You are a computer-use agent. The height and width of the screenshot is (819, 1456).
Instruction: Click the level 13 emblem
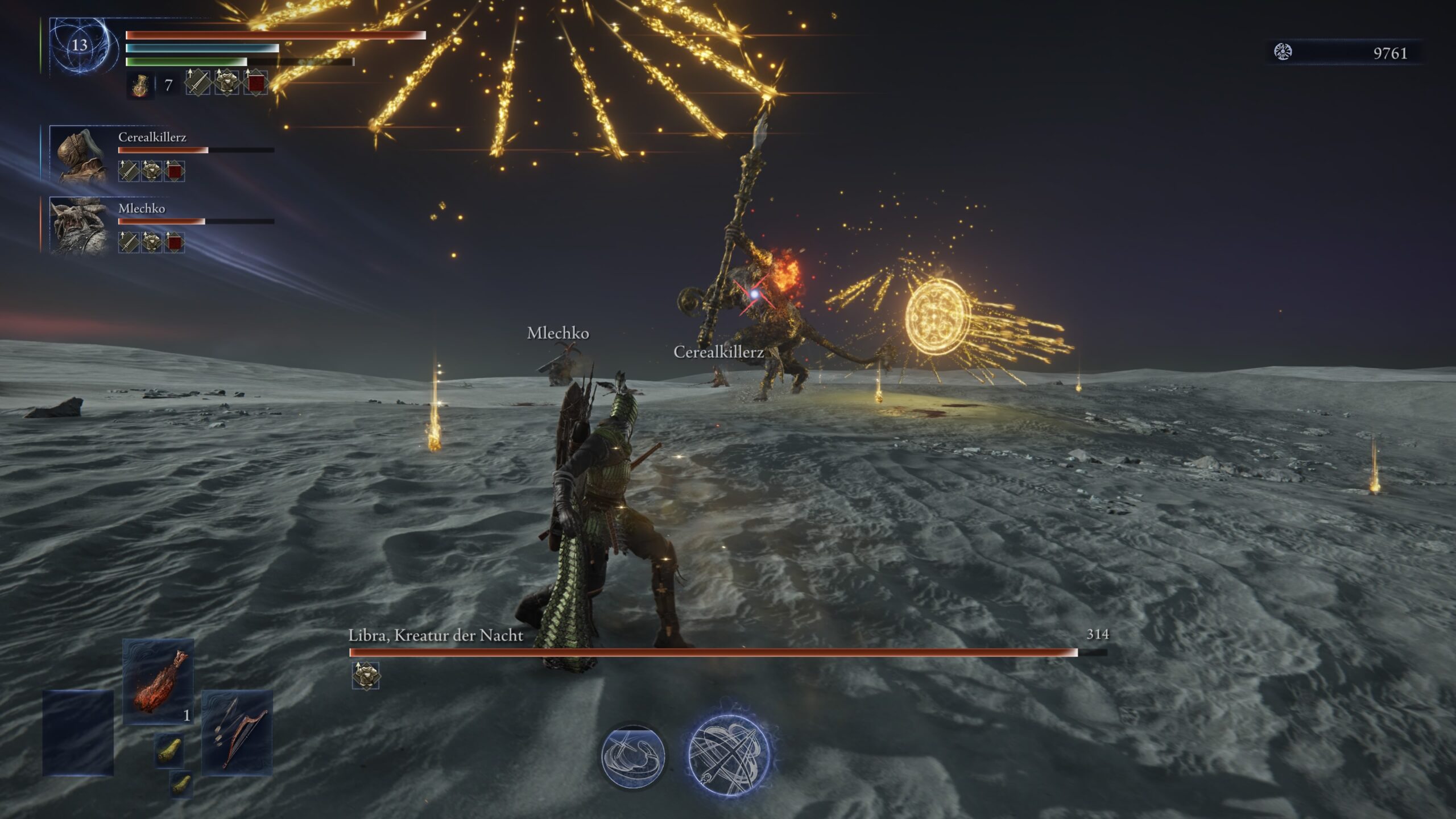tap(78, 45)
